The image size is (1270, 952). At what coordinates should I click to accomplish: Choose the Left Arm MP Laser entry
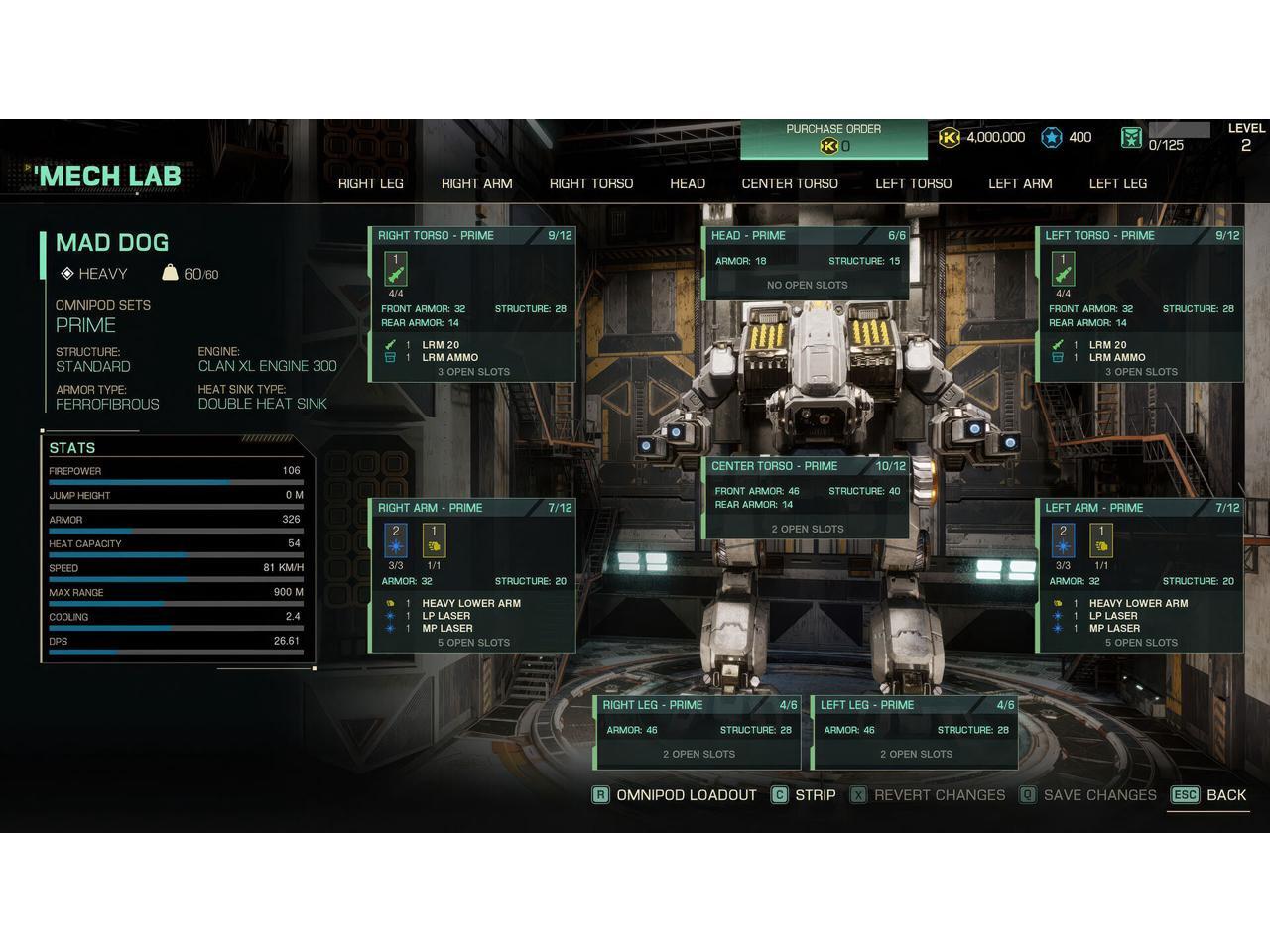pos(1114,629)
